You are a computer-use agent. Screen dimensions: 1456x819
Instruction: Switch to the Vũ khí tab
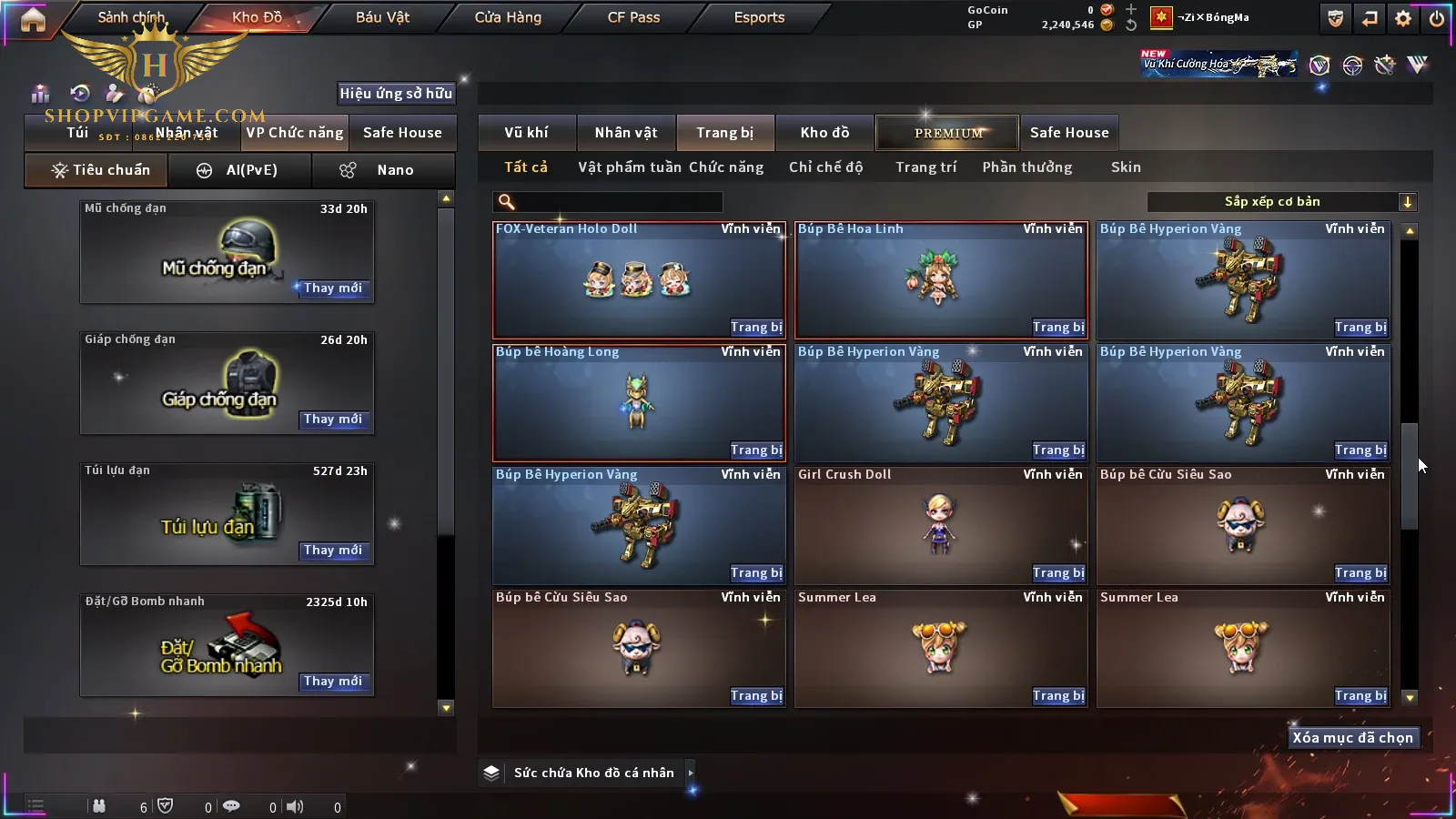[x=526, y=133]
